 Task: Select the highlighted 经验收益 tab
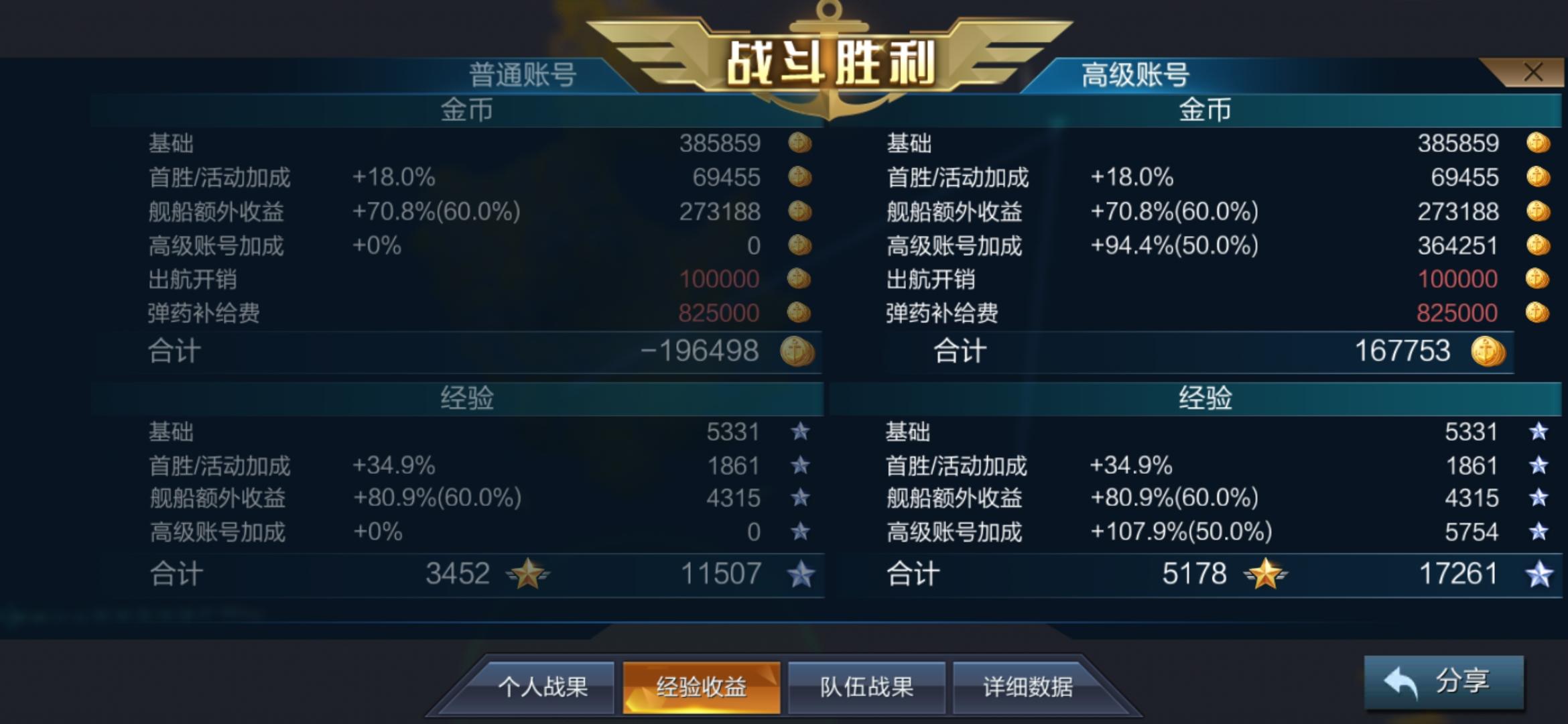(x=700, y=687)
